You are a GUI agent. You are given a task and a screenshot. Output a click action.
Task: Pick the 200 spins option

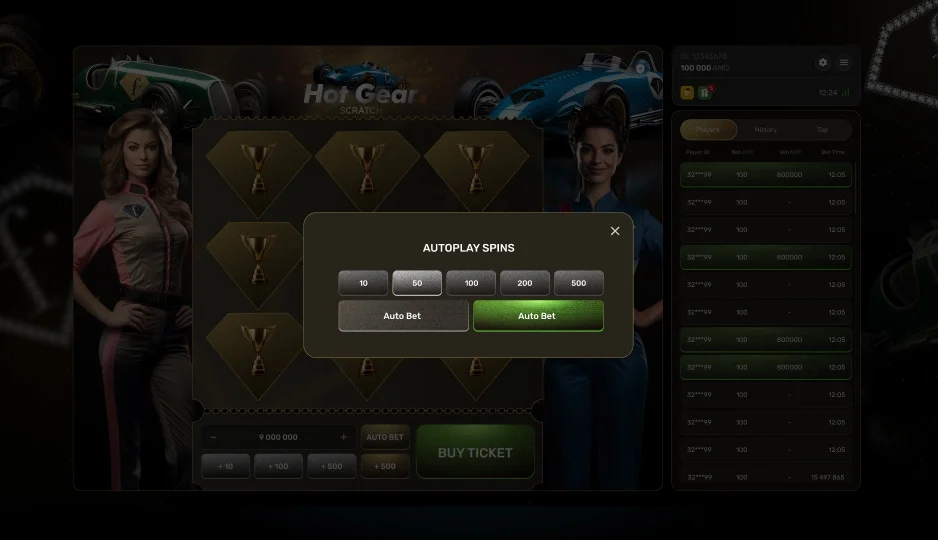point(525,283)
